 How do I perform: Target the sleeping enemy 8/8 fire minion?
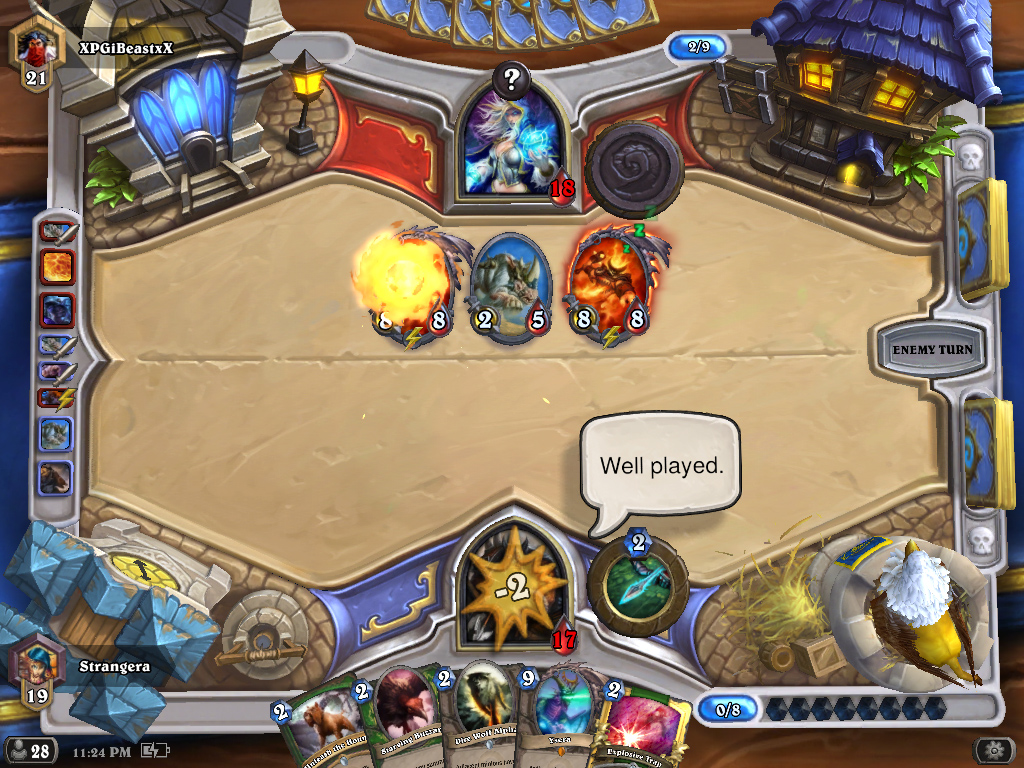[x=606, y=284]
